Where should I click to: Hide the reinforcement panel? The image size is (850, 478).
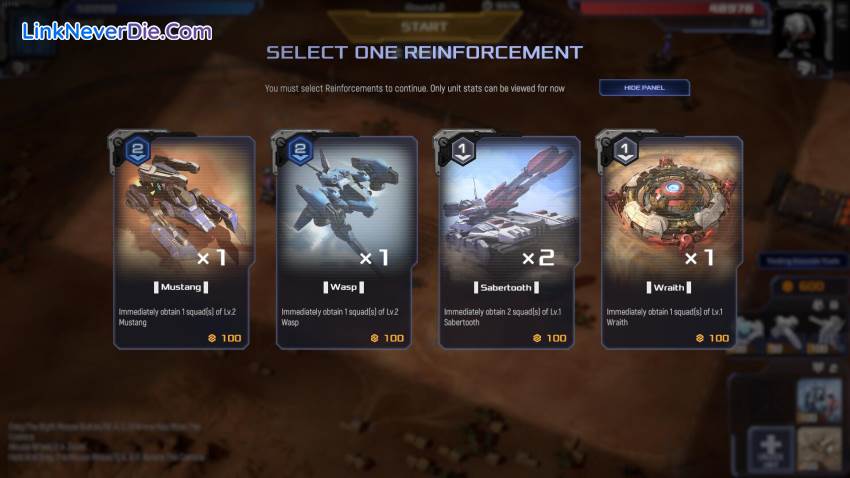643,88
